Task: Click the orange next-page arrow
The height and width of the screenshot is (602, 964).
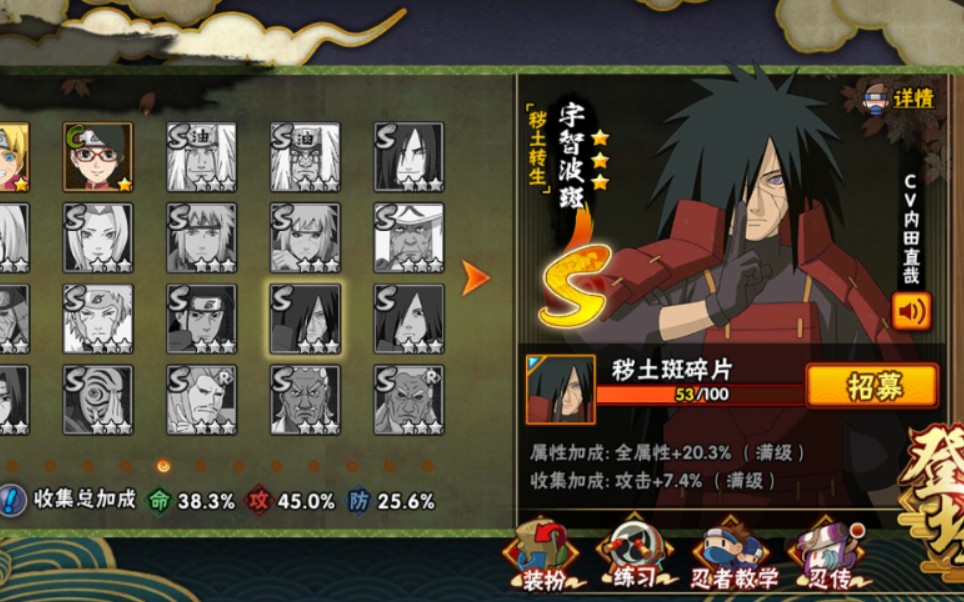Action: coord(476,279)
